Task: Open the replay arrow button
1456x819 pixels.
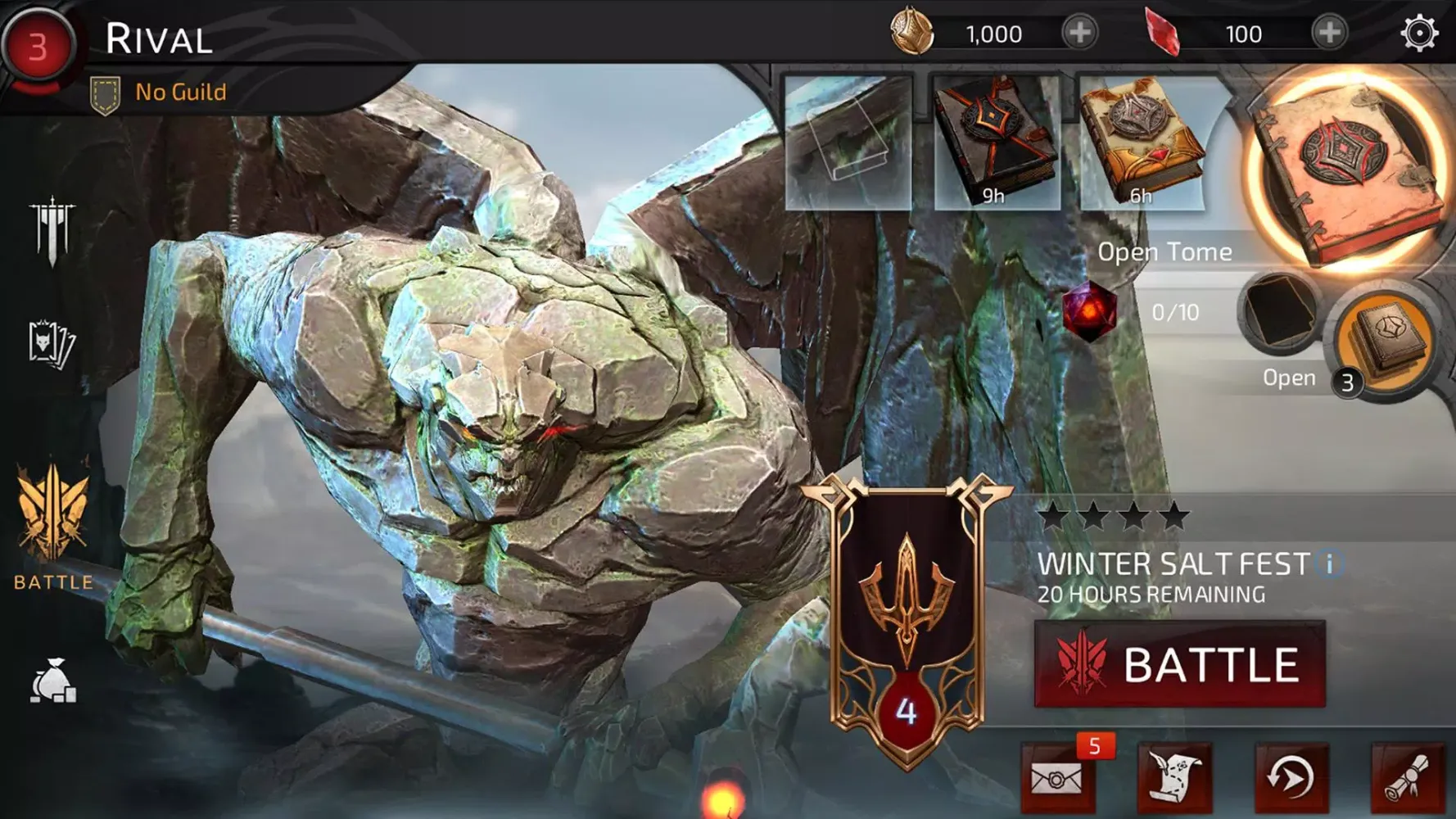Action: coord(1291,778)
